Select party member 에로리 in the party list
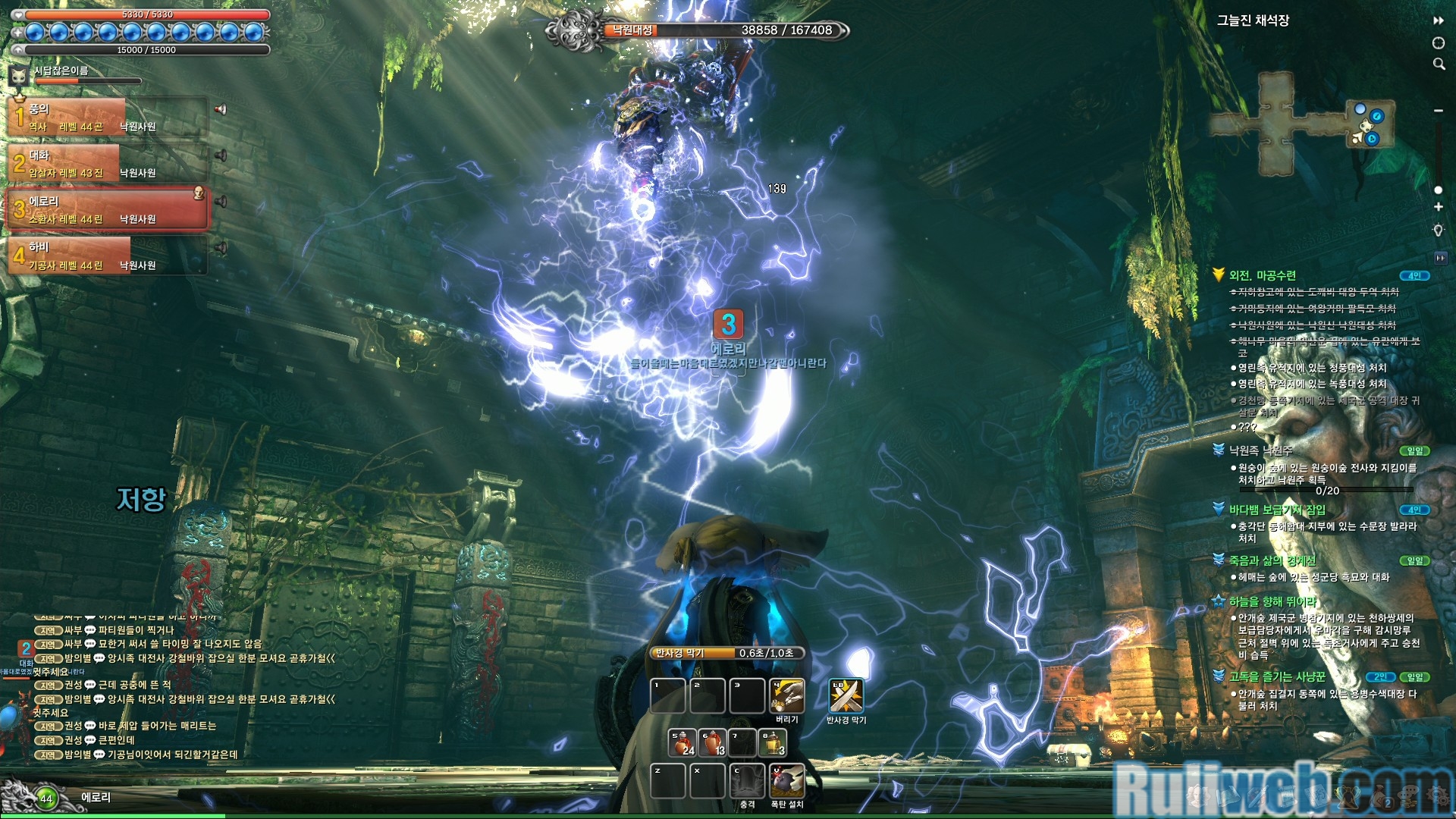The height and width of the screenshot is (819, 1456). pos(106,209)
